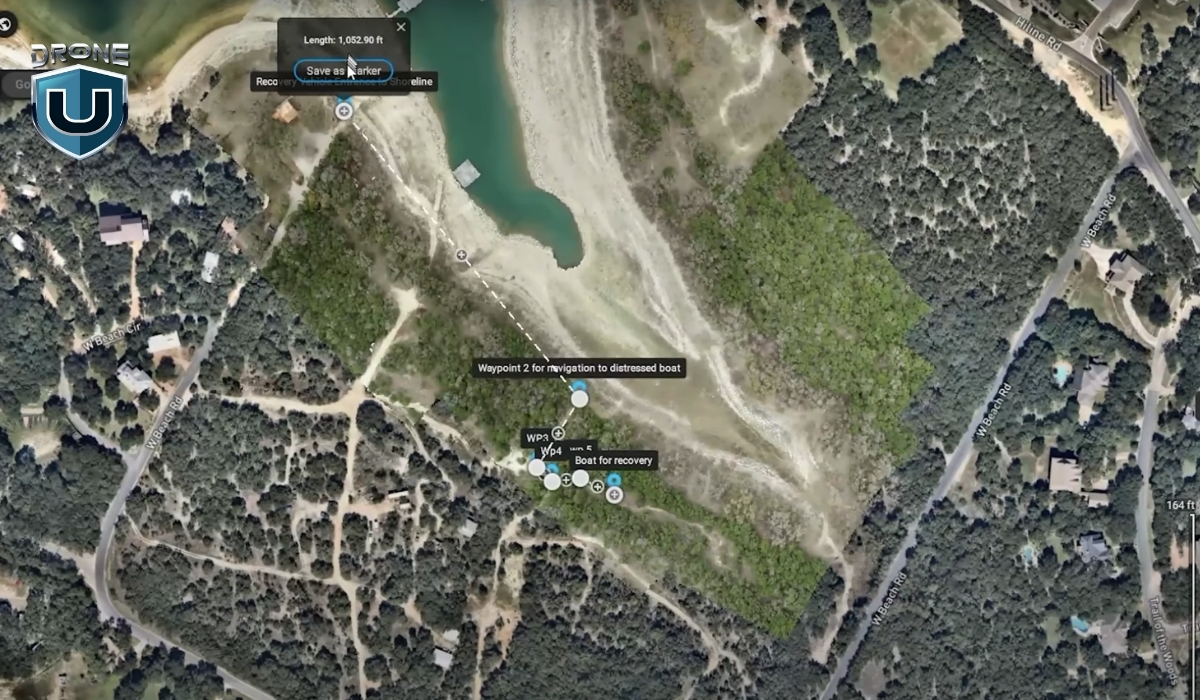Select the Recovery Vehicle Entrance to Shoreline label

pos(345,82)
